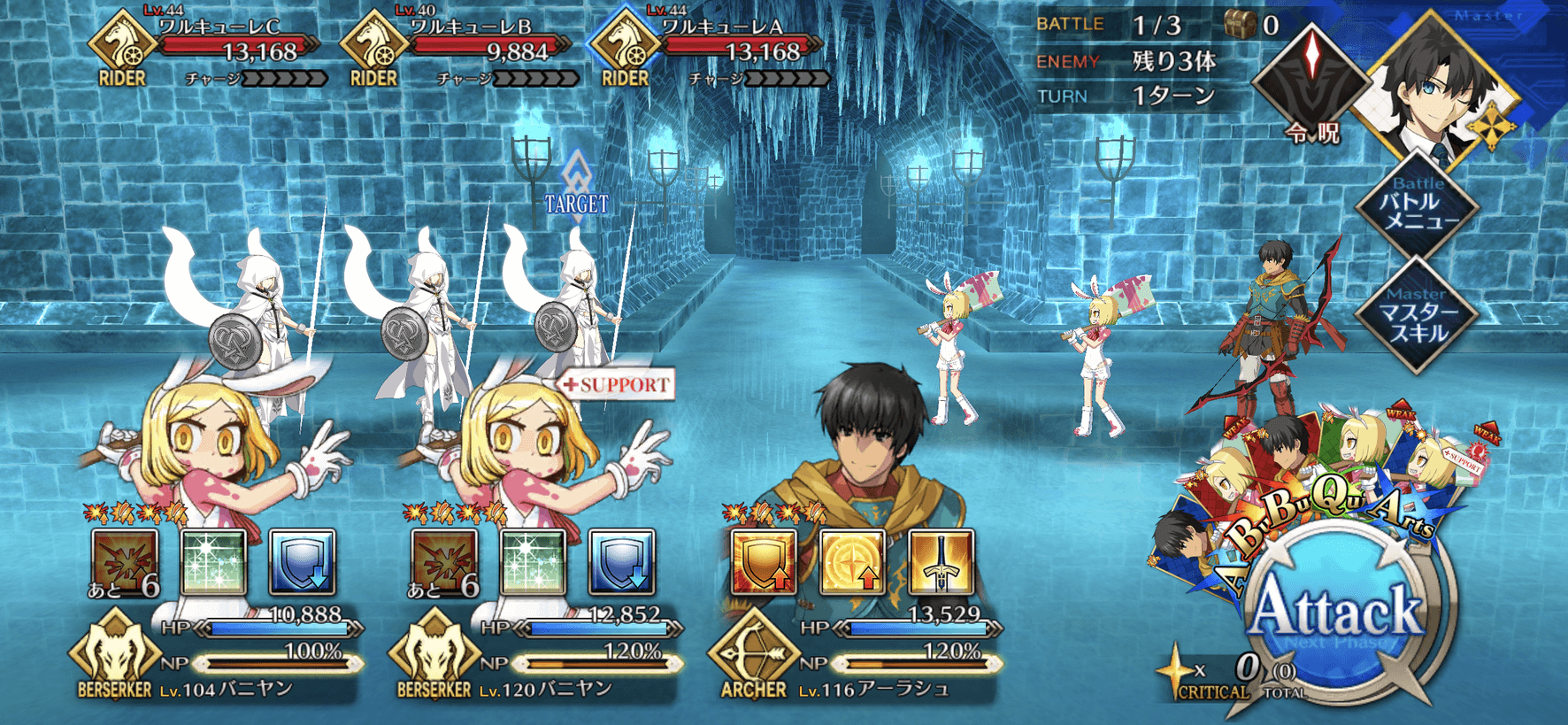Activate Lv.104 Bunyan's blue shield-down skill
The image size is (1568, 725).
303,561
